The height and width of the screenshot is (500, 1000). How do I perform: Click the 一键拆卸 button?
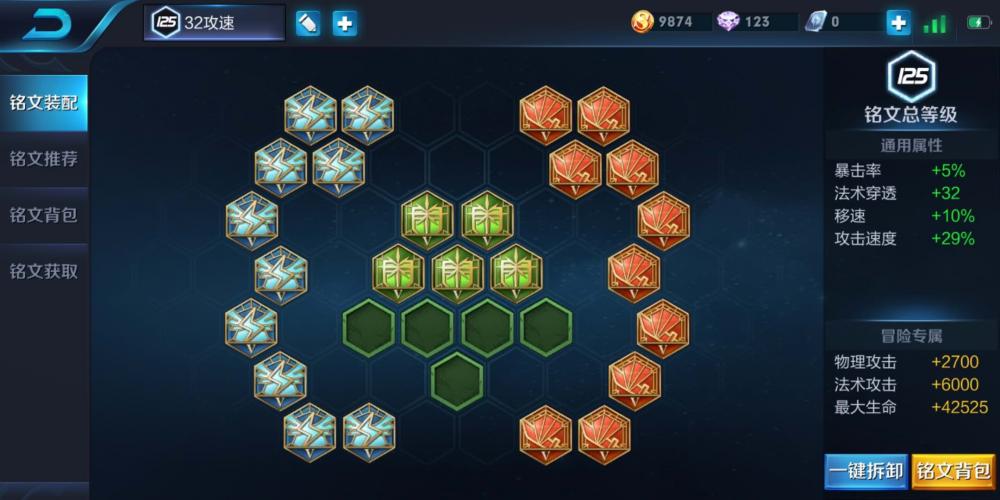coord(866,470)
